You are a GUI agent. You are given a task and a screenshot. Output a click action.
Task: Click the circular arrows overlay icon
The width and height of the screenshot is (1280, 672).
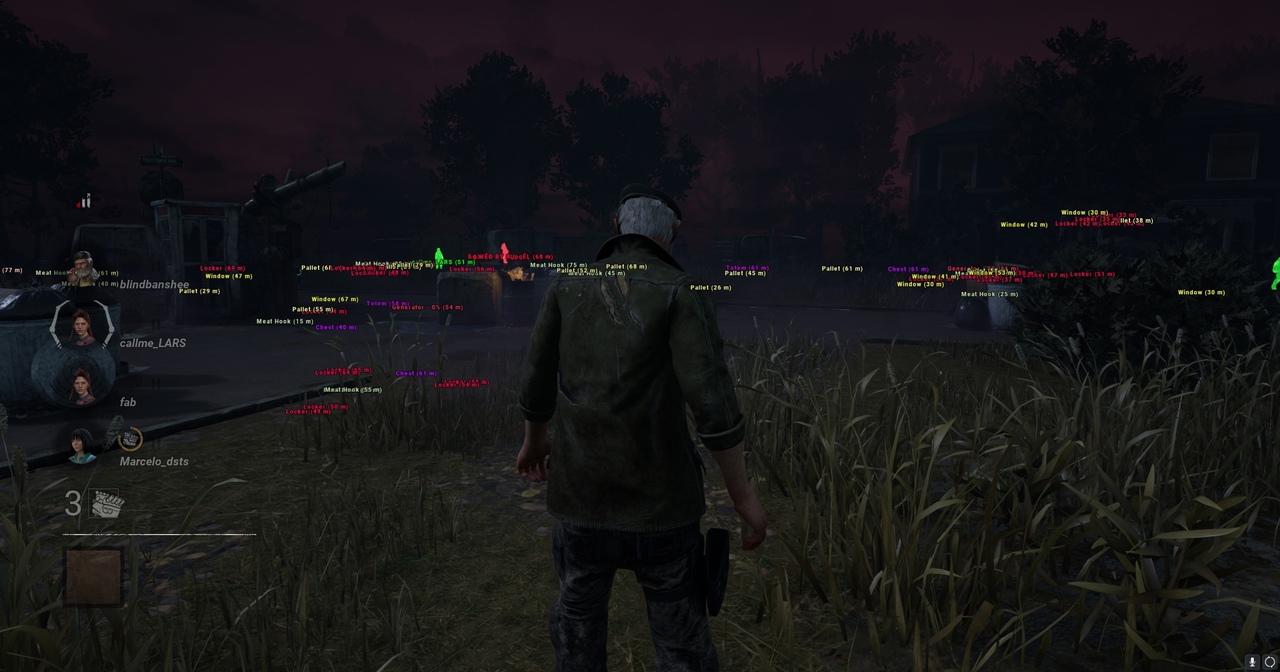(1270, 662)
